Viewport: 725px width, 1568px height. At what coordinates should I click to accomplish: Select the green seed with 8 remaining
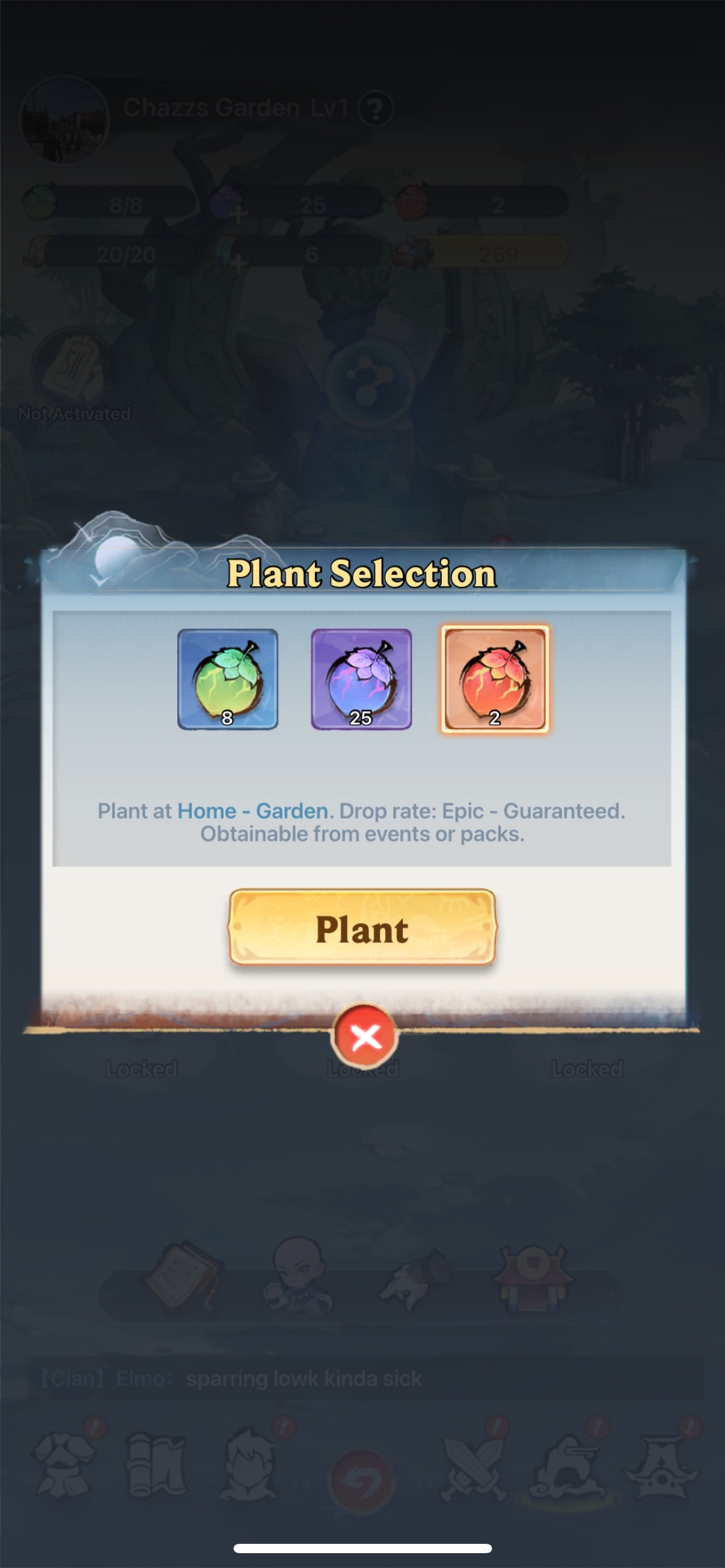pyautogui.click(x=227, y=679)
